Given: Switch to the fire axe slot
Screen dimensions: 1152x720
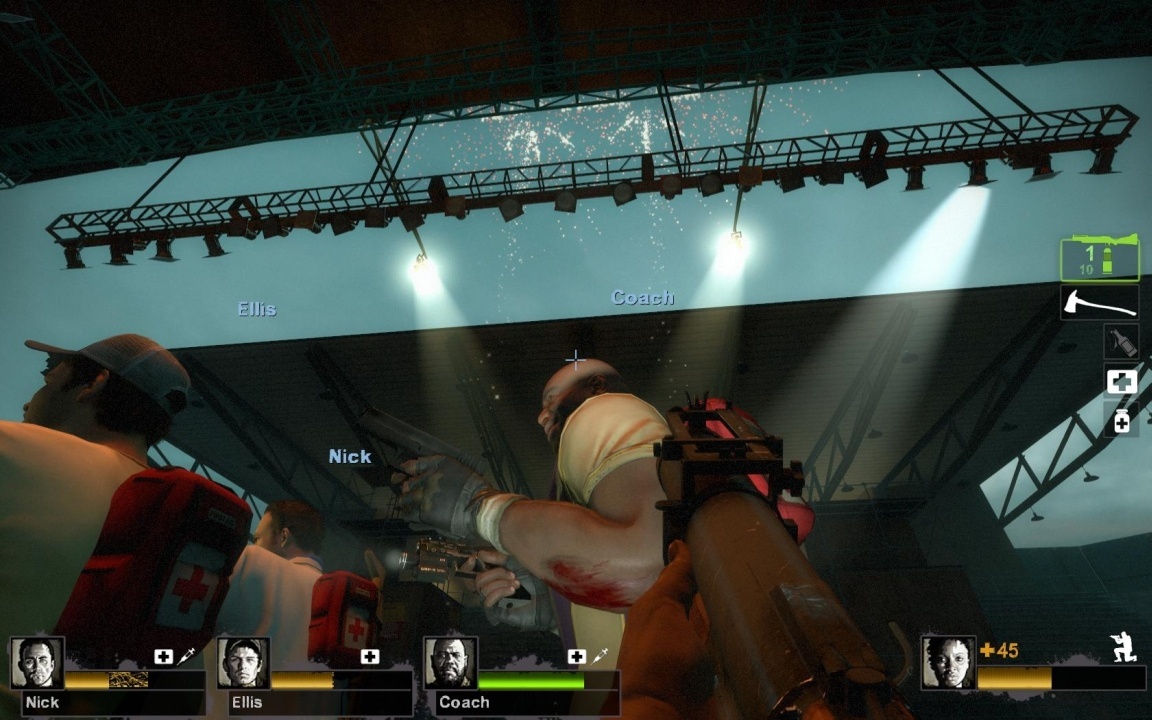Looking at the screenshot, I should point(1100,301).
